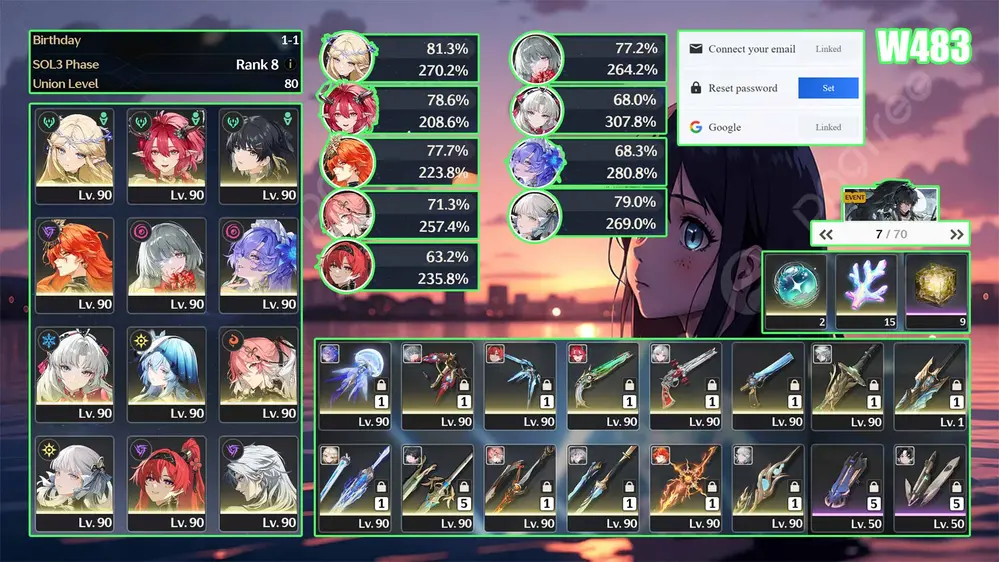The image size is (999, 562).
Task: Choose the blue-haired character tile
Action: tap(167, 374)
